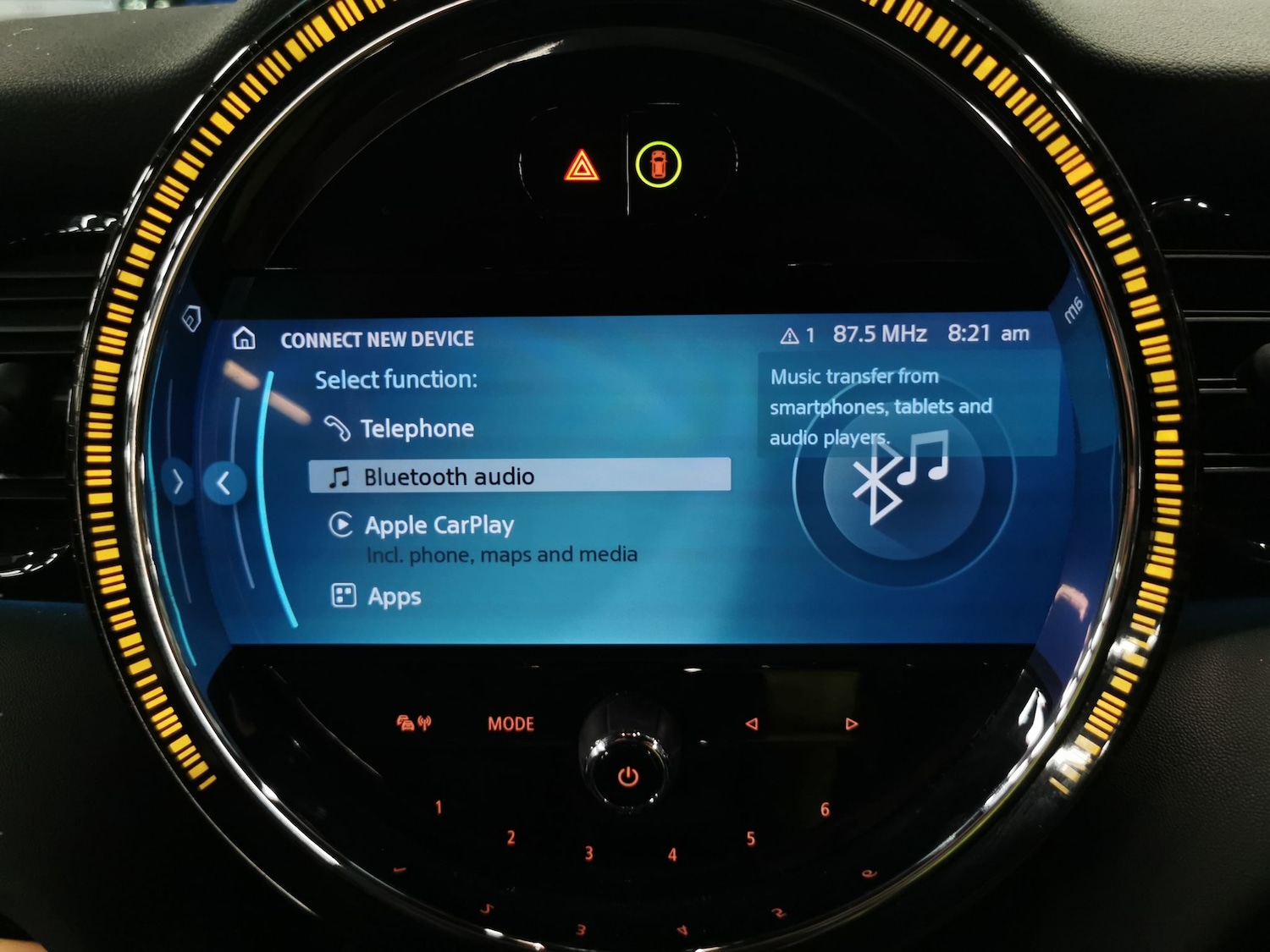Skip forward with the right triangle button
Viewport: 1270px width, 952px height.
pyautogui.click(x=851, y=724)
